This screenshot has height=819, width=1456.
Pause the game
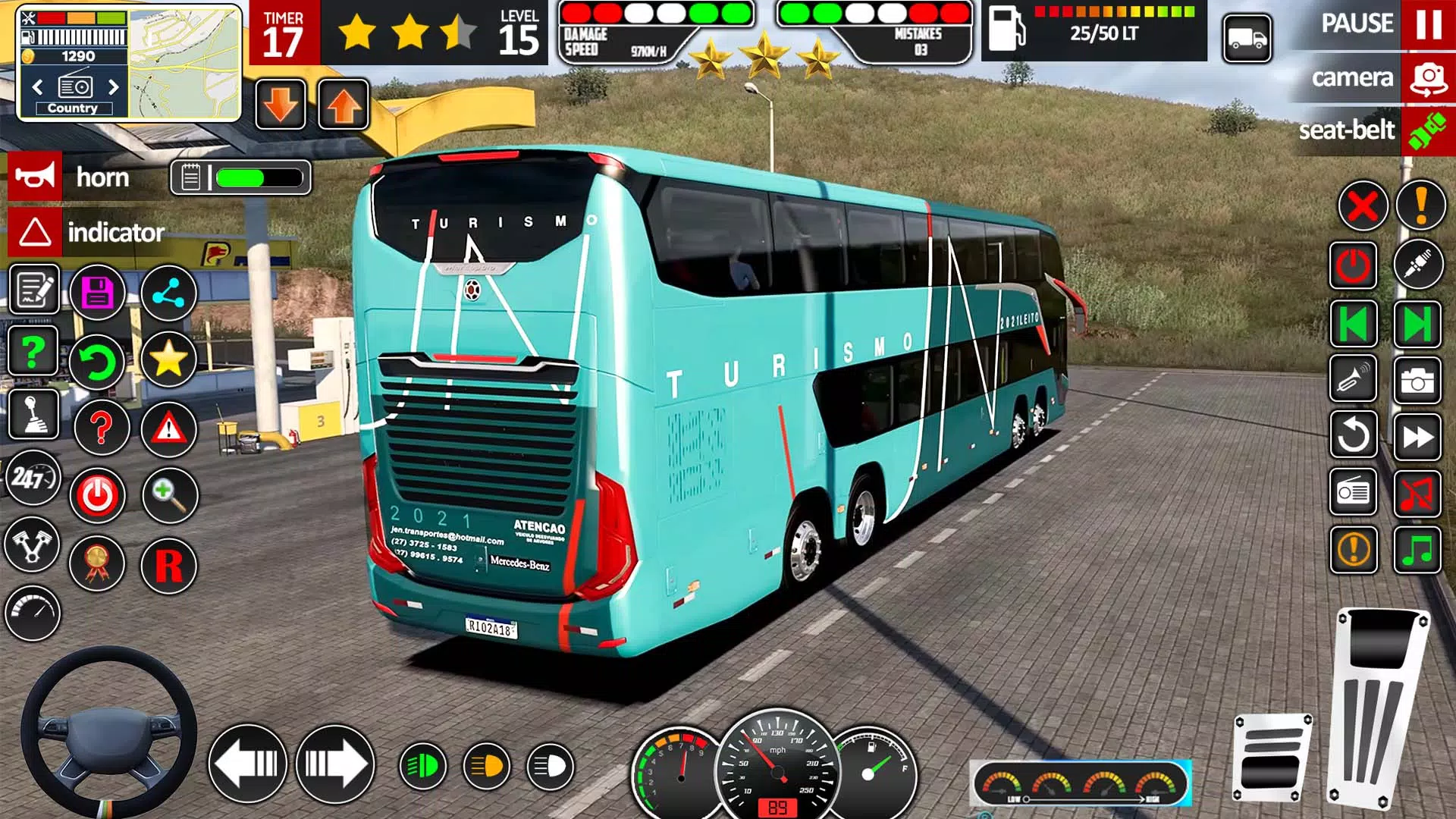[x=1428, y=24]
